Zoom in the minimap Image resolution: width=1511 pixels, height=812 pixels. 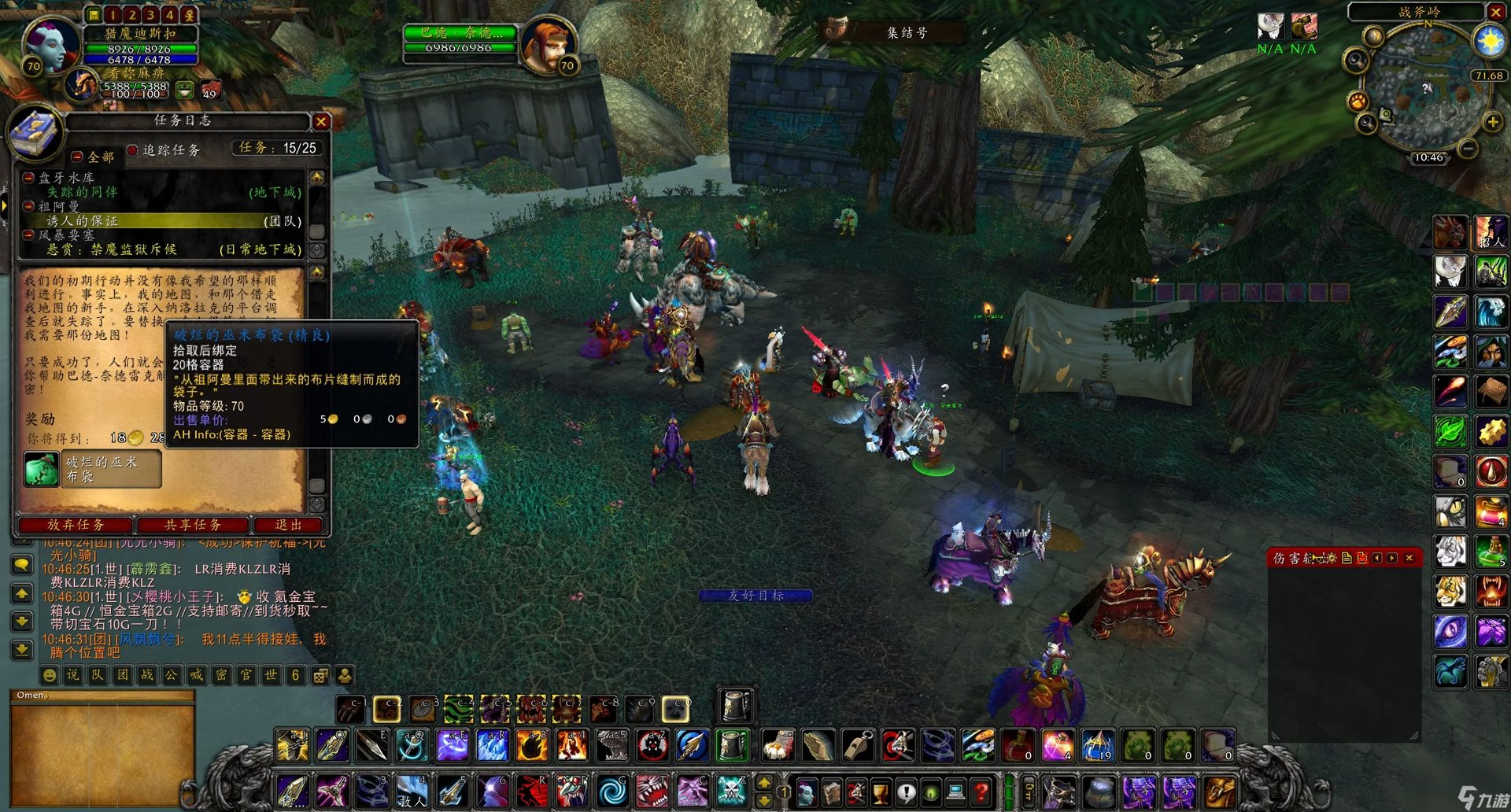[x=1492, y=122]
